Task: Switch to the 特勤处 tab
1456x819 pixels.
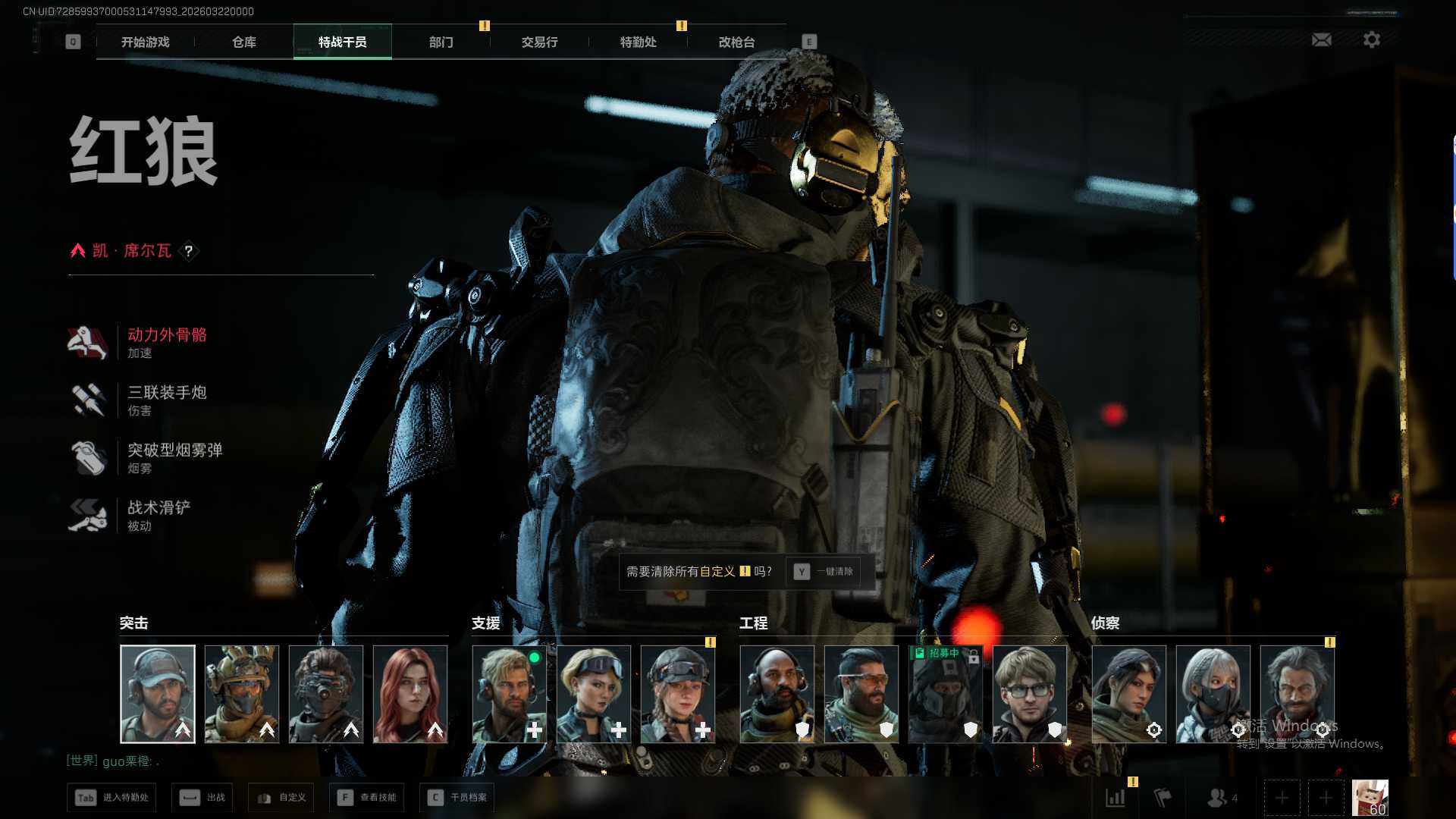Action: (639, 42)
